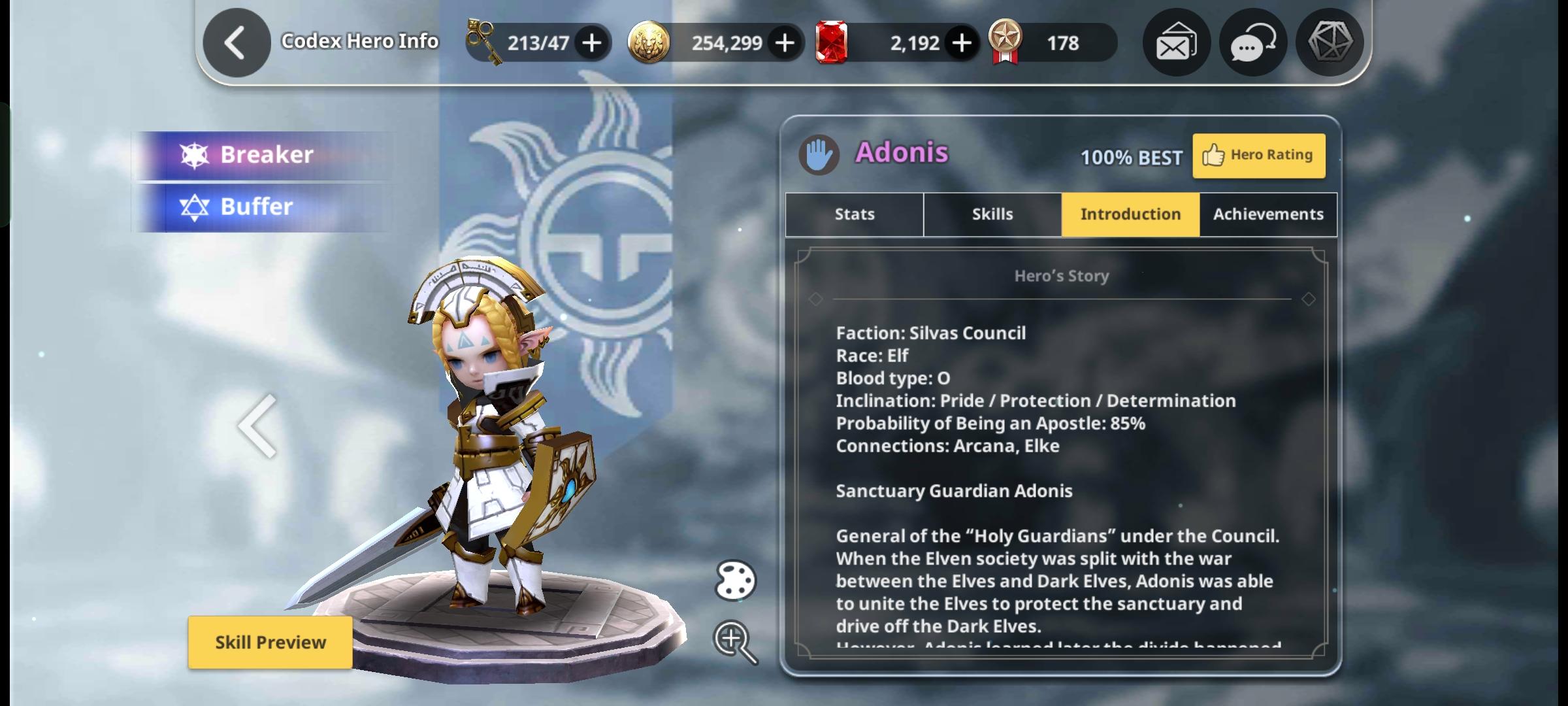1568x706 pixels.
Task: Add gold with the plus next to 254,299
Action: point(785,42)
